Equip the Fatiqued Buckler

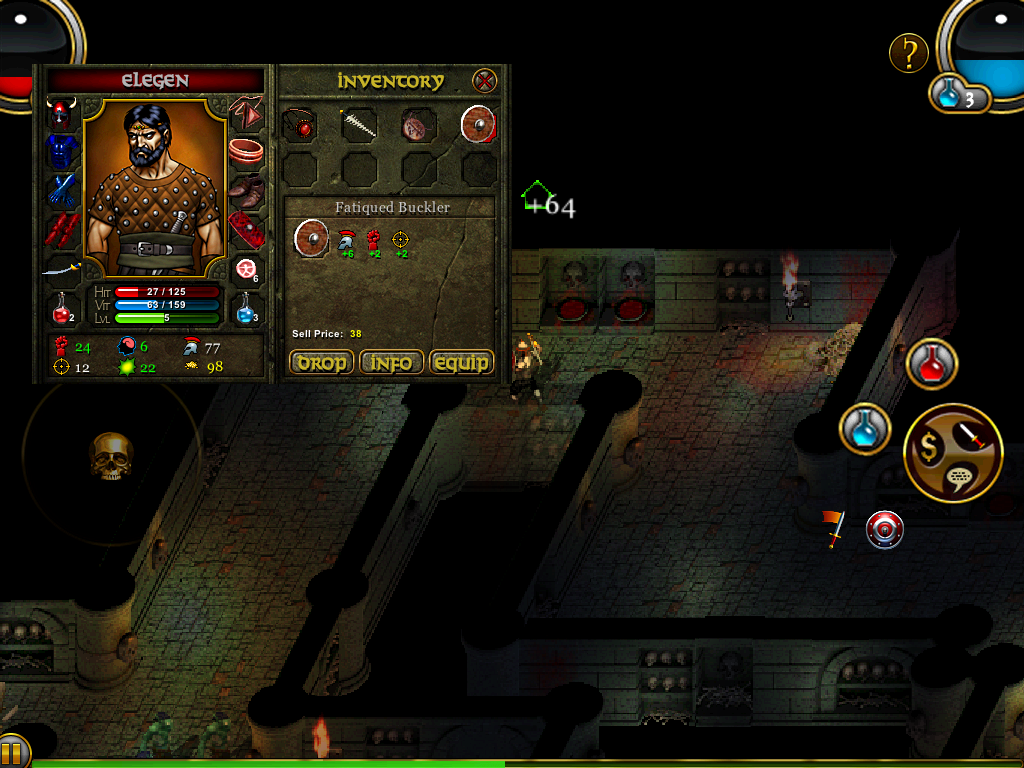point(461,362)
